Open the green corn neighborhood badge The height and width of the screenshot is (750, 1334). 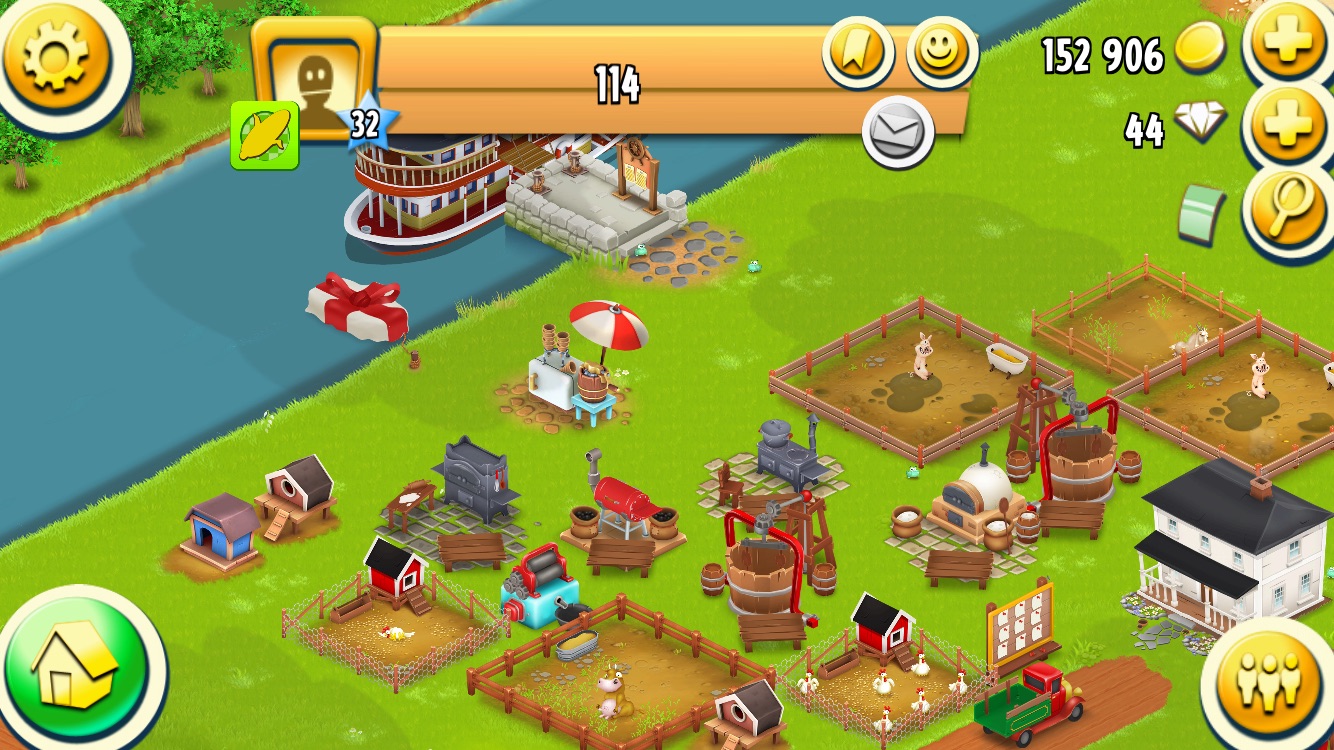click(265, 135)
